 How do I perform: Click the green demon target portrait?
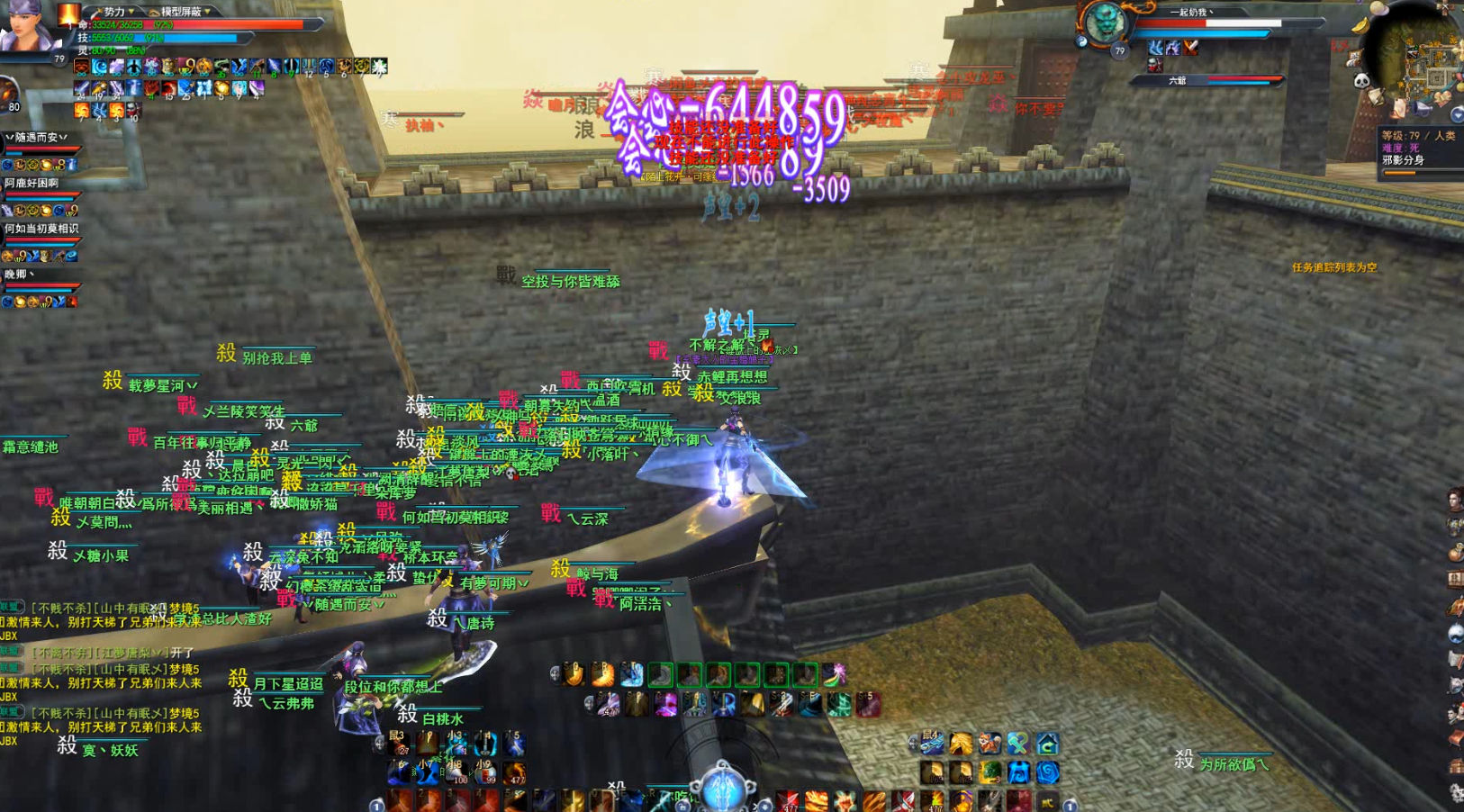click(x=1104, y=23)
